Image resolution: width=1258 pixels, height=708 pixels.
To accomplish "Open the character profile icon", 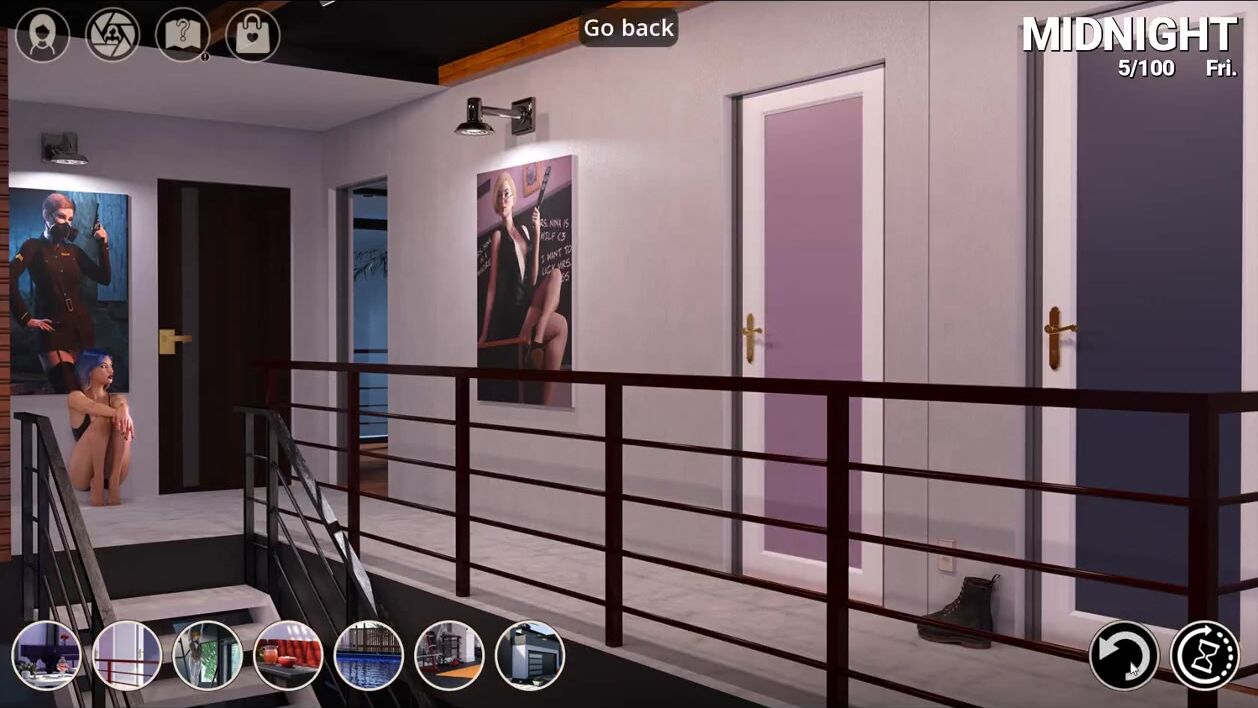I will tap(43, 36).
